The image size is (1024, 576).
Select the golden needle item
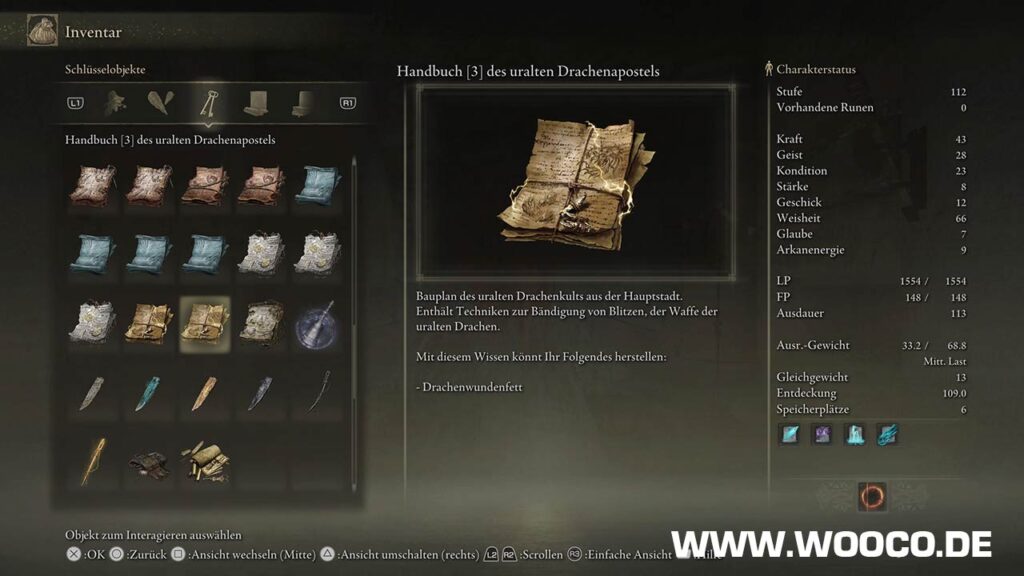(91, 460)
